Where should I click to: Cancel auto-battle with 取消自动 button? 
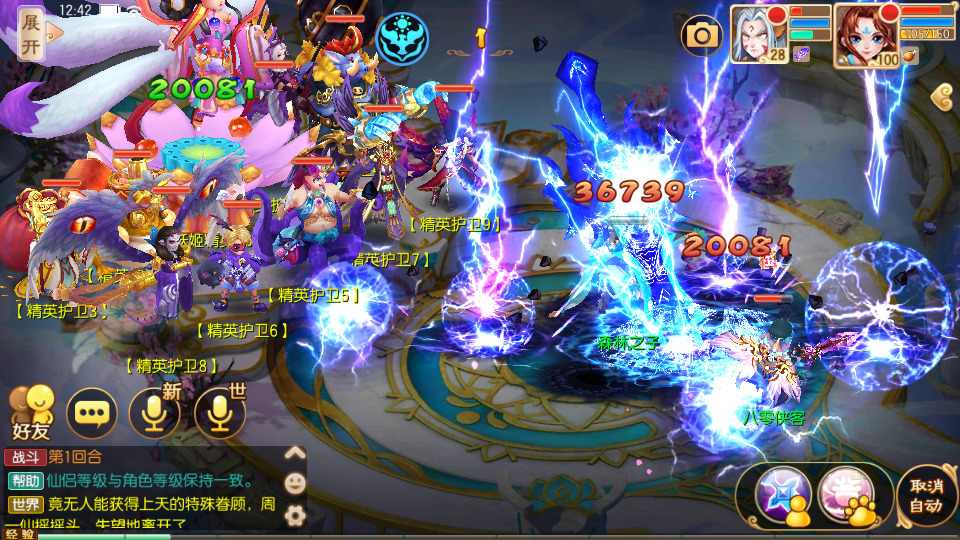(x=926, y=494)
